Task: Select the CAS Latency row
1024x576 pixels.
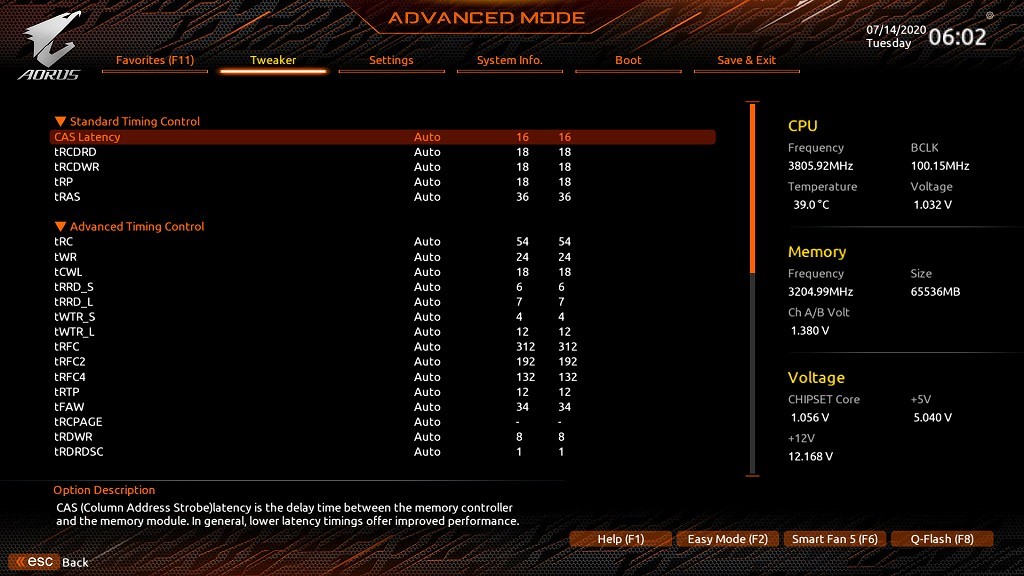Action: click(87, 137)
